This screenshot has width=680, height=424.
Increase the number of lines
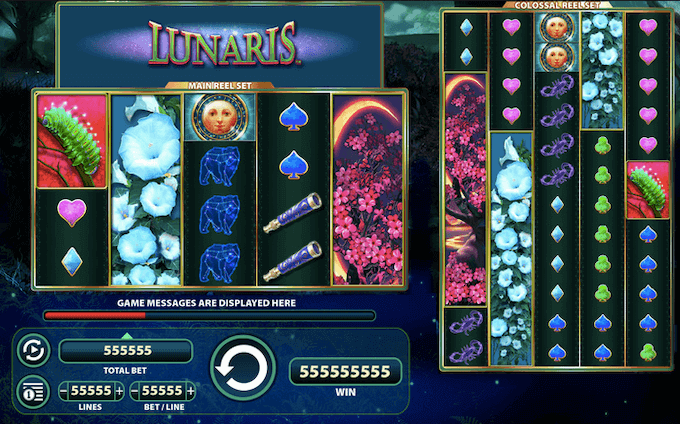click(120, 390)
